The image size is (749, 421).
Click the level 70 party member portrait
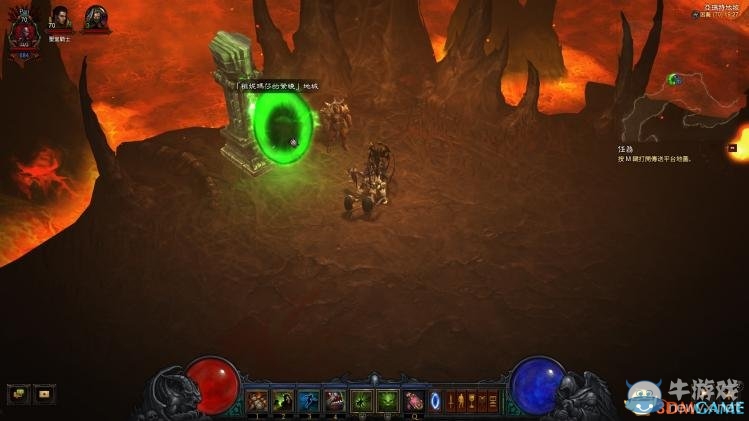tap(61, 19)
